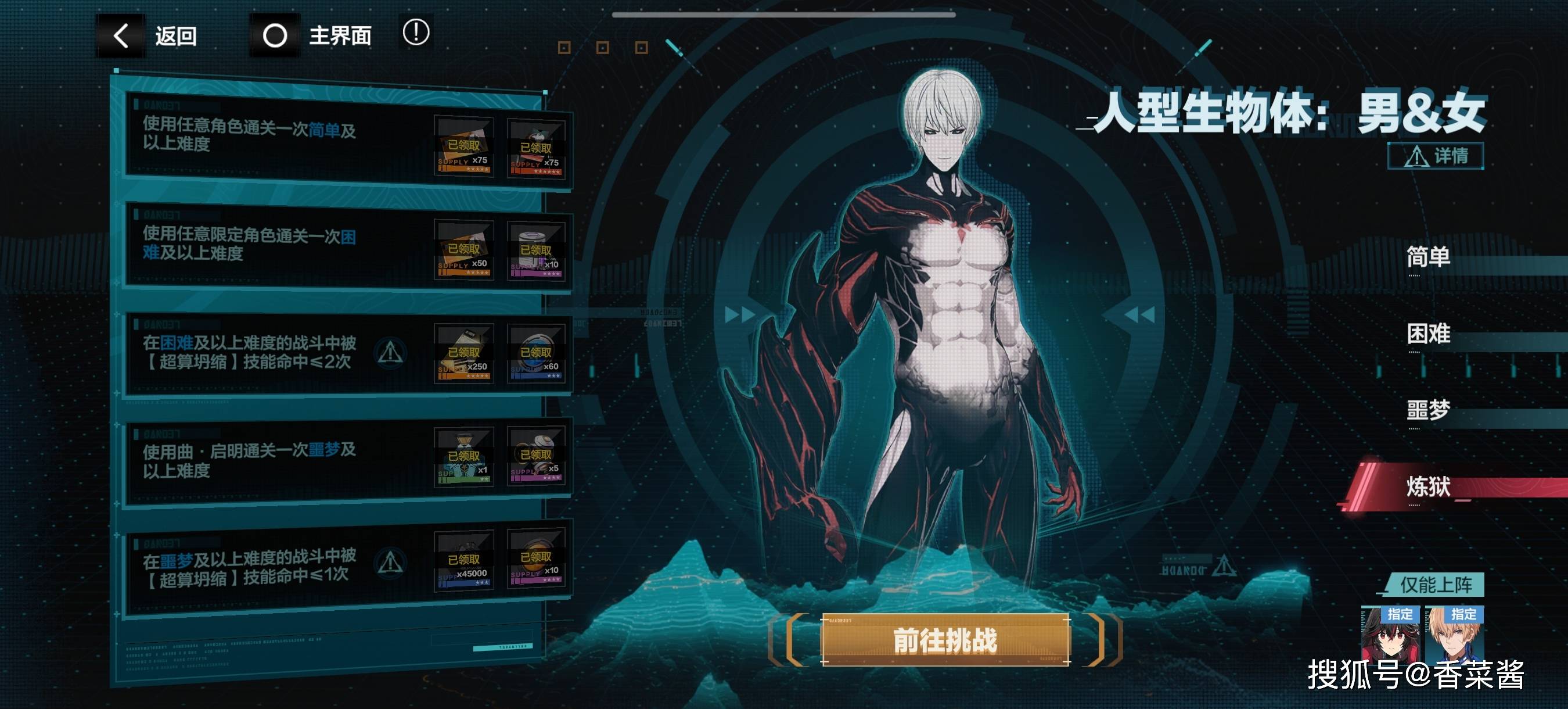This screenshot has width=1568, height=709.
Task: Choose the 噩梦 difficulty
Action: click(x=1428, y=410)
